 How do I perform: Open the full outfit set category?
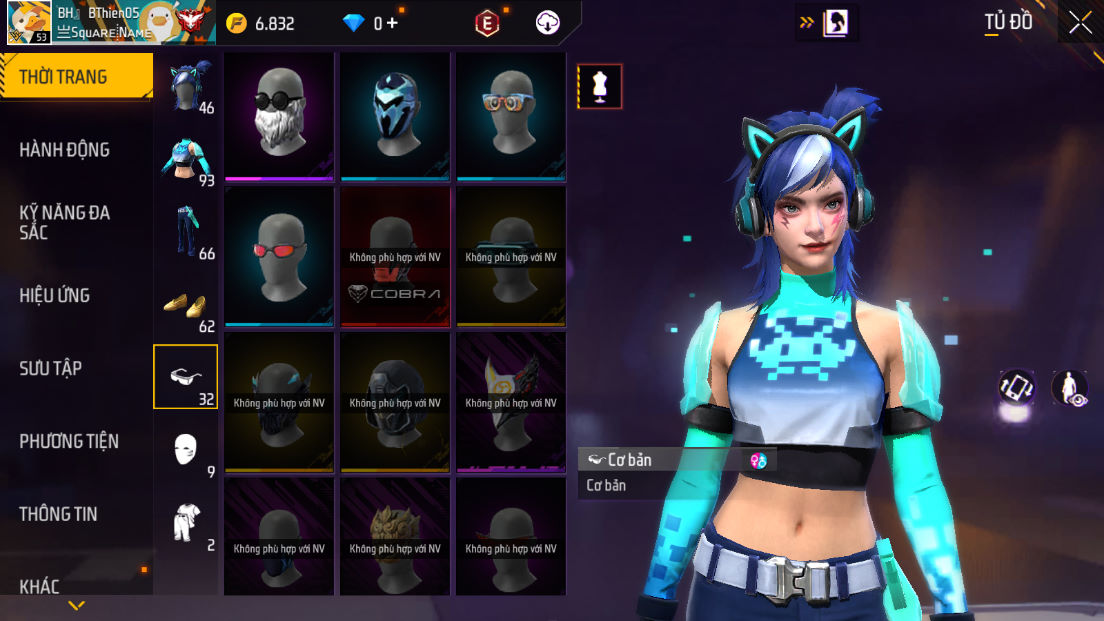(x=186, y=523)
